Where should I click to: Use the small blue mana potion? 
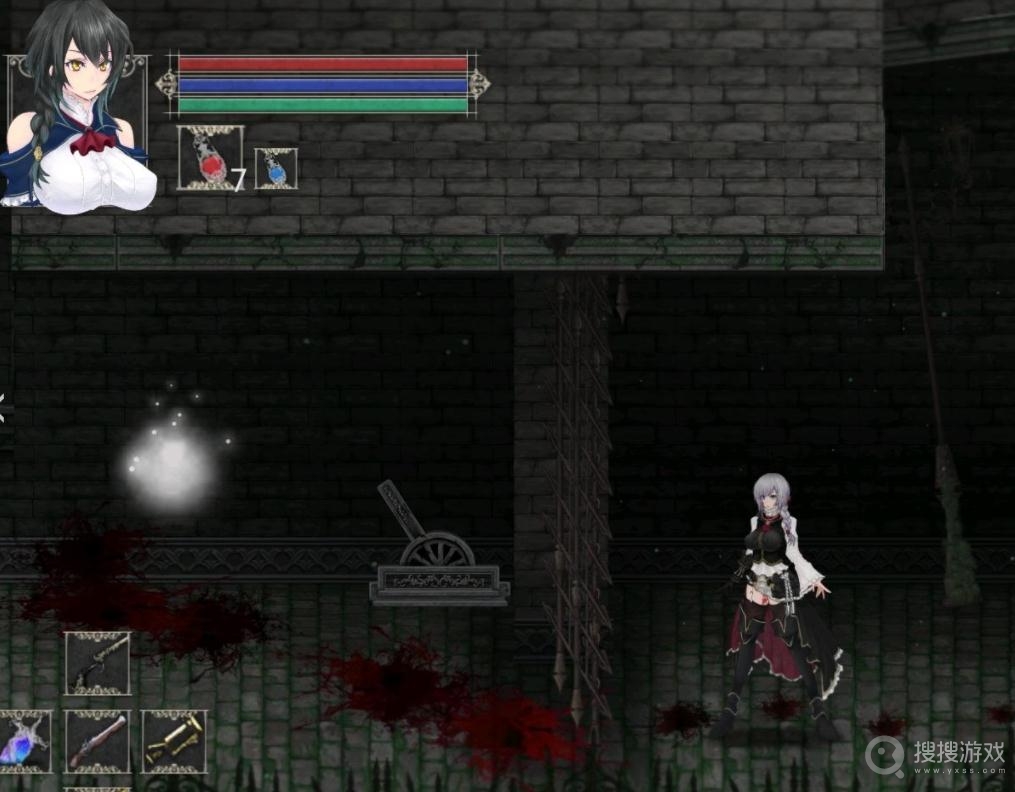click(x=275, y=168)
